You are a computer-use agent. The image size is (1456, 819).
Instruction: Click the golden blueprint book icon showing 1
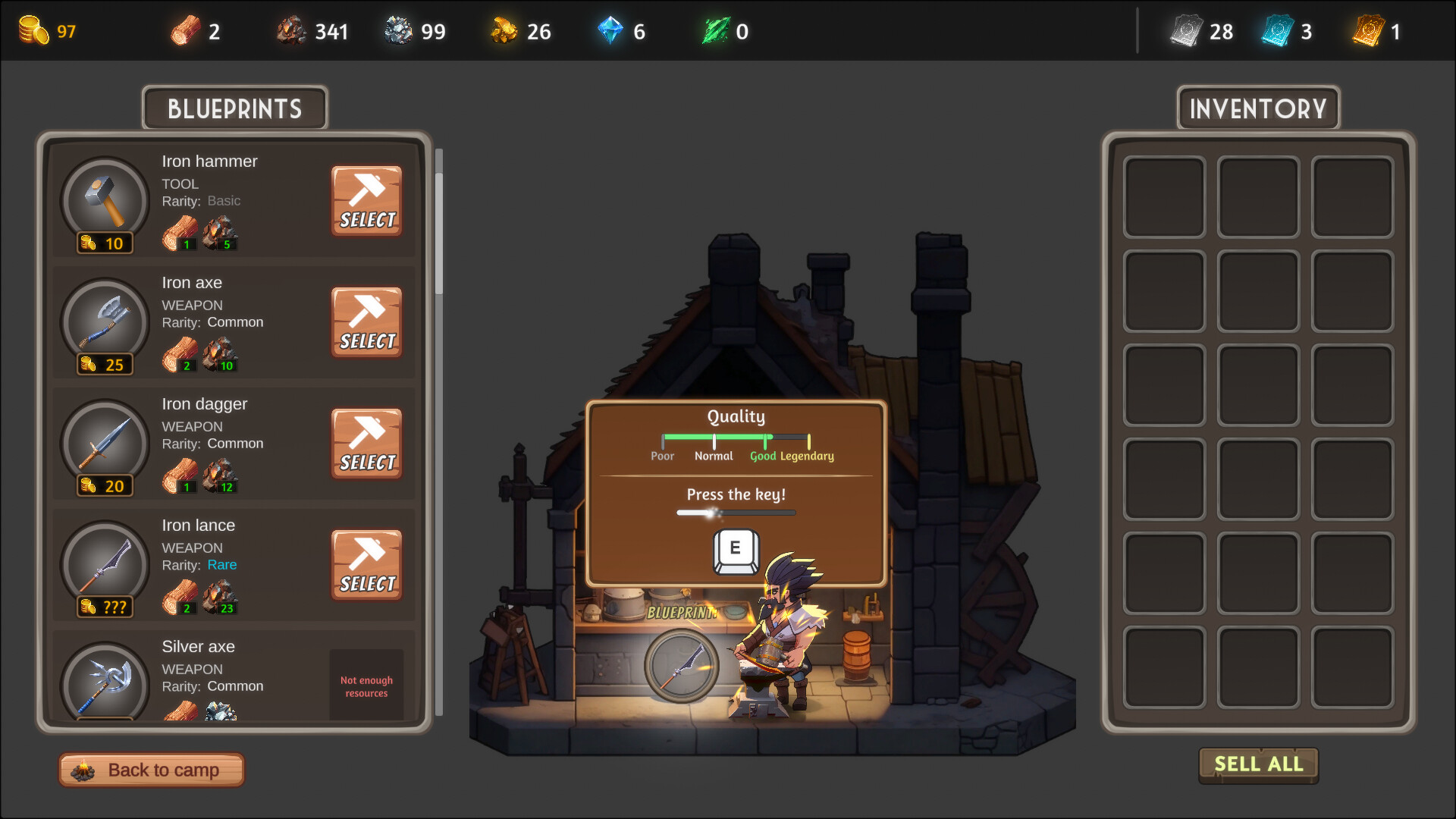point(1370,30)
